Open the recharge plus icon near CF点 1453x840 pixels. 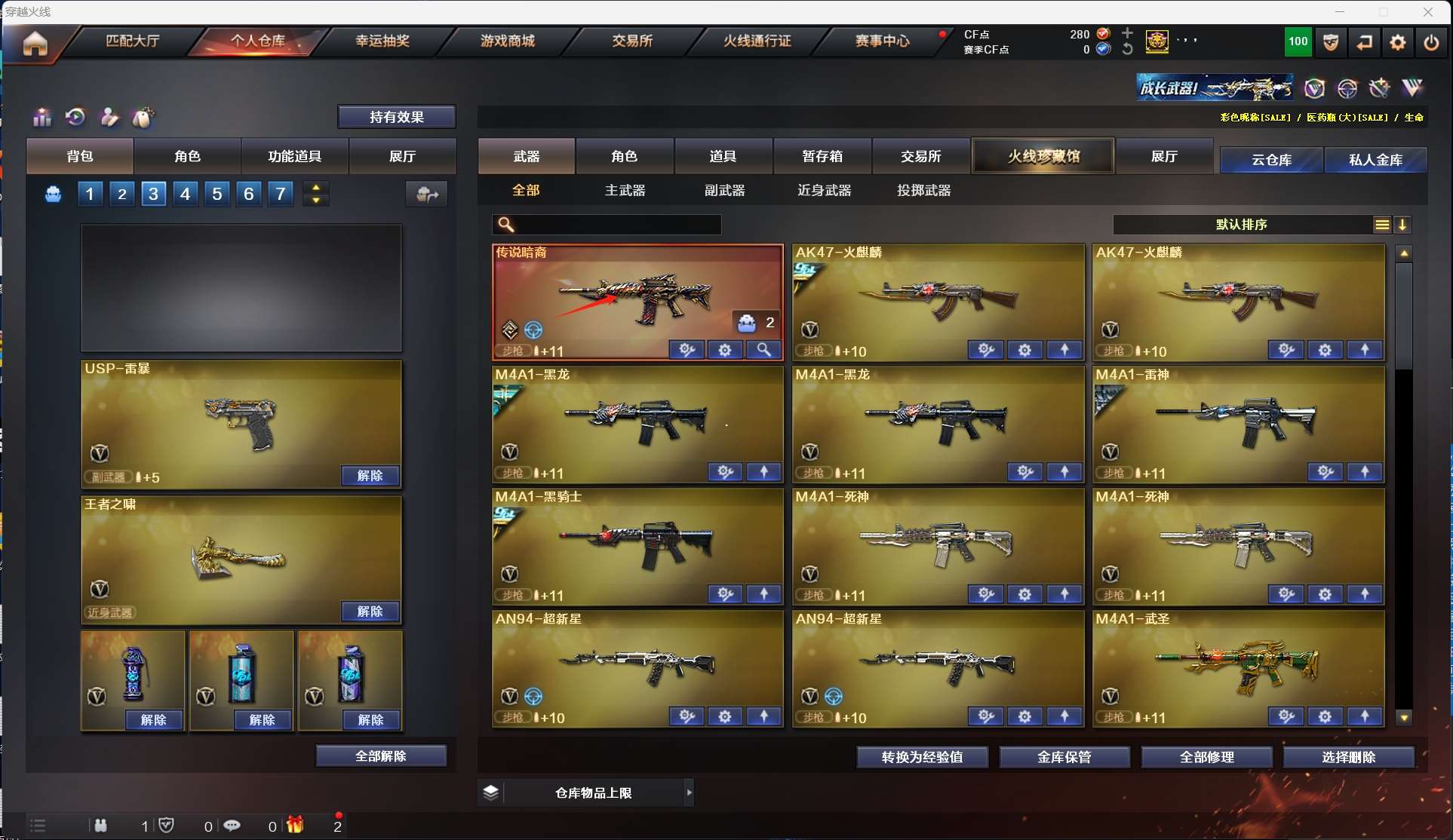click(x=1127, y=33)
